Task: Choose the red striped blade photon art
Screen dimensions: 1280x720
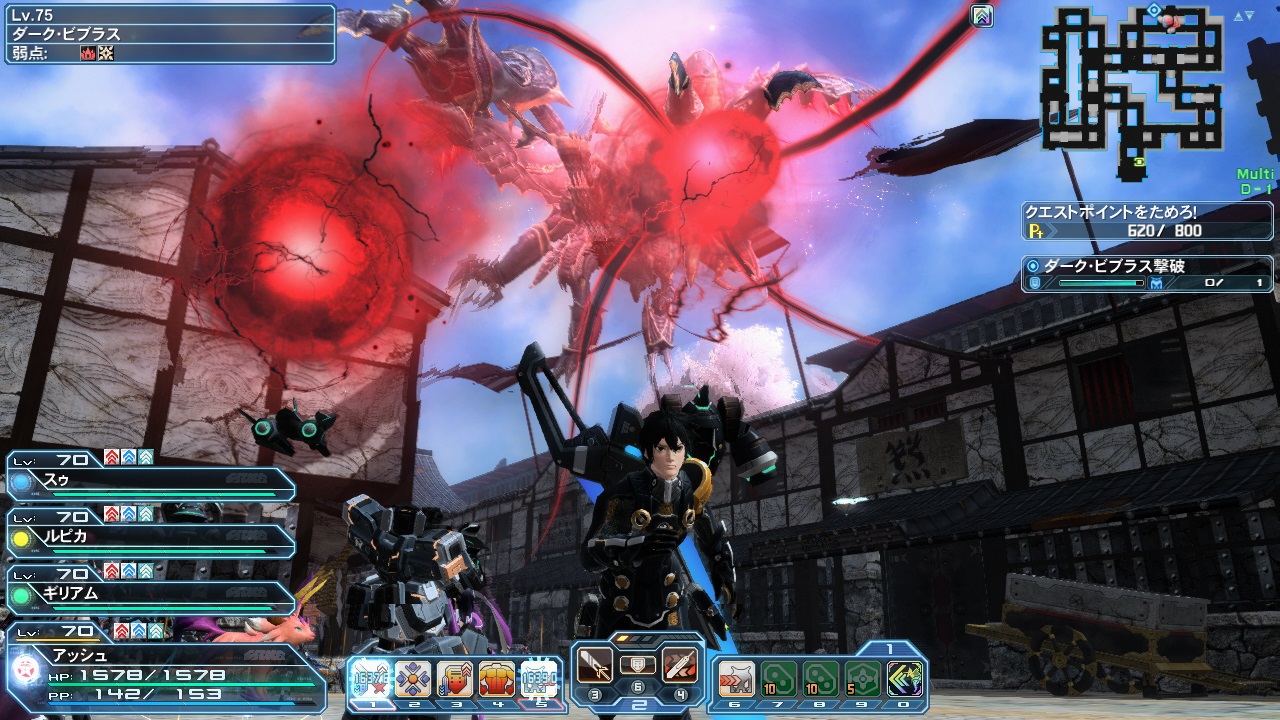Action: click(x=680, y=664)
